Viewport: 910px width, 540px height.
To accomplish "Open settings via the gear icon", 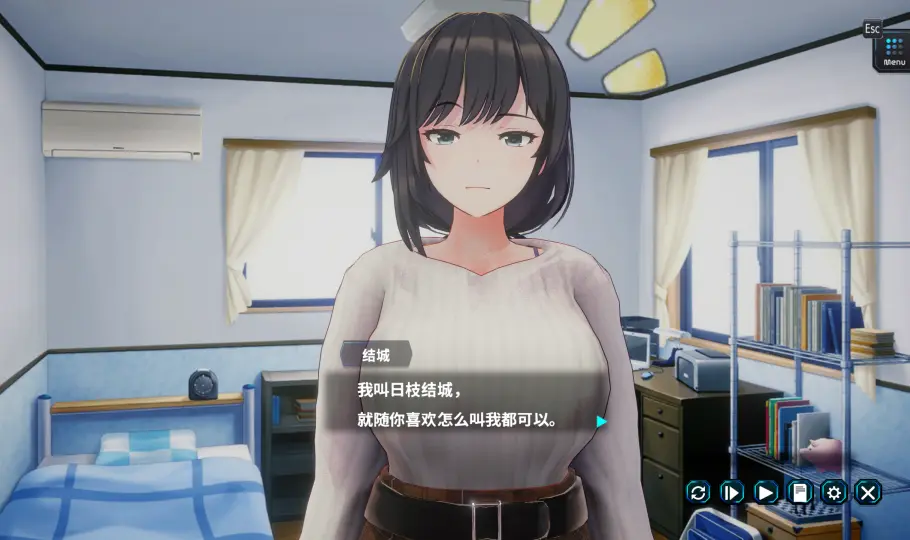I will pos(833,491).
